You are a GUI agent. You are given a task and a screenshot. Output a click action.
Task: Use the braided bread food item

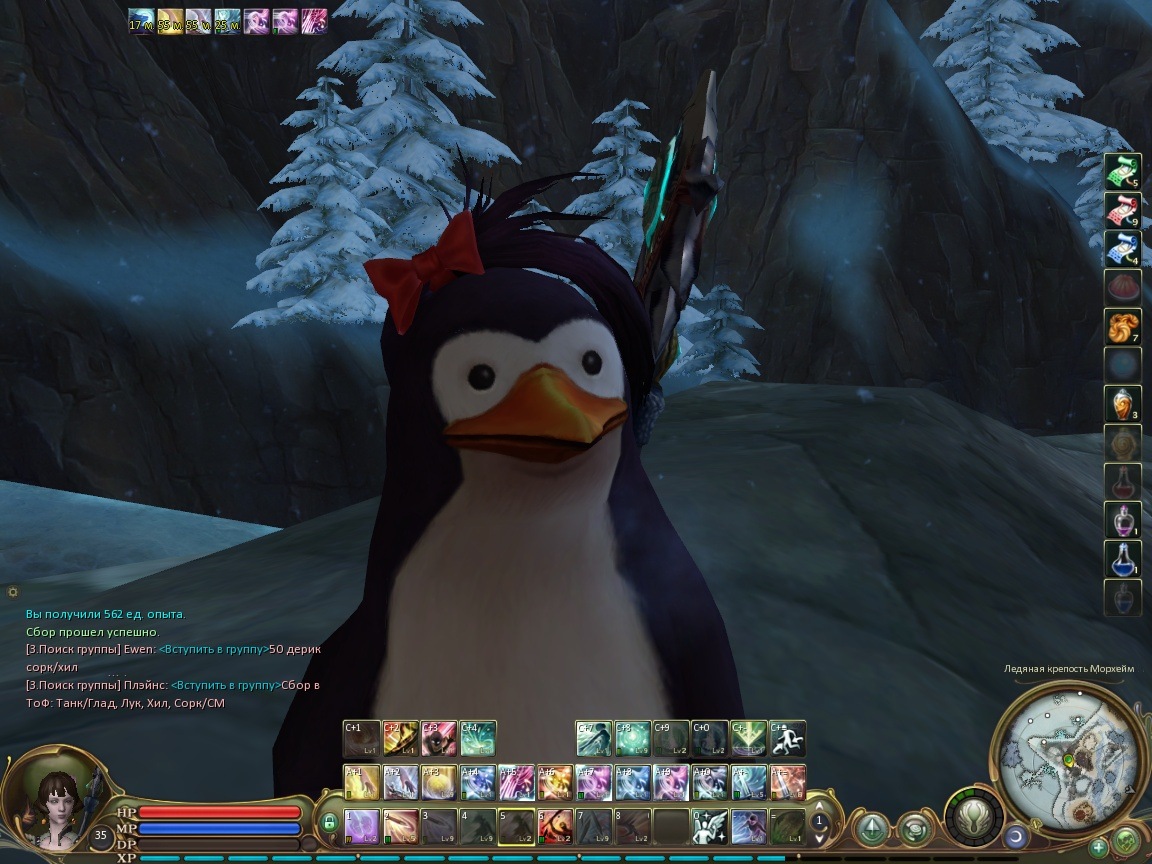pyautogui.click(x=1122, y=327)
